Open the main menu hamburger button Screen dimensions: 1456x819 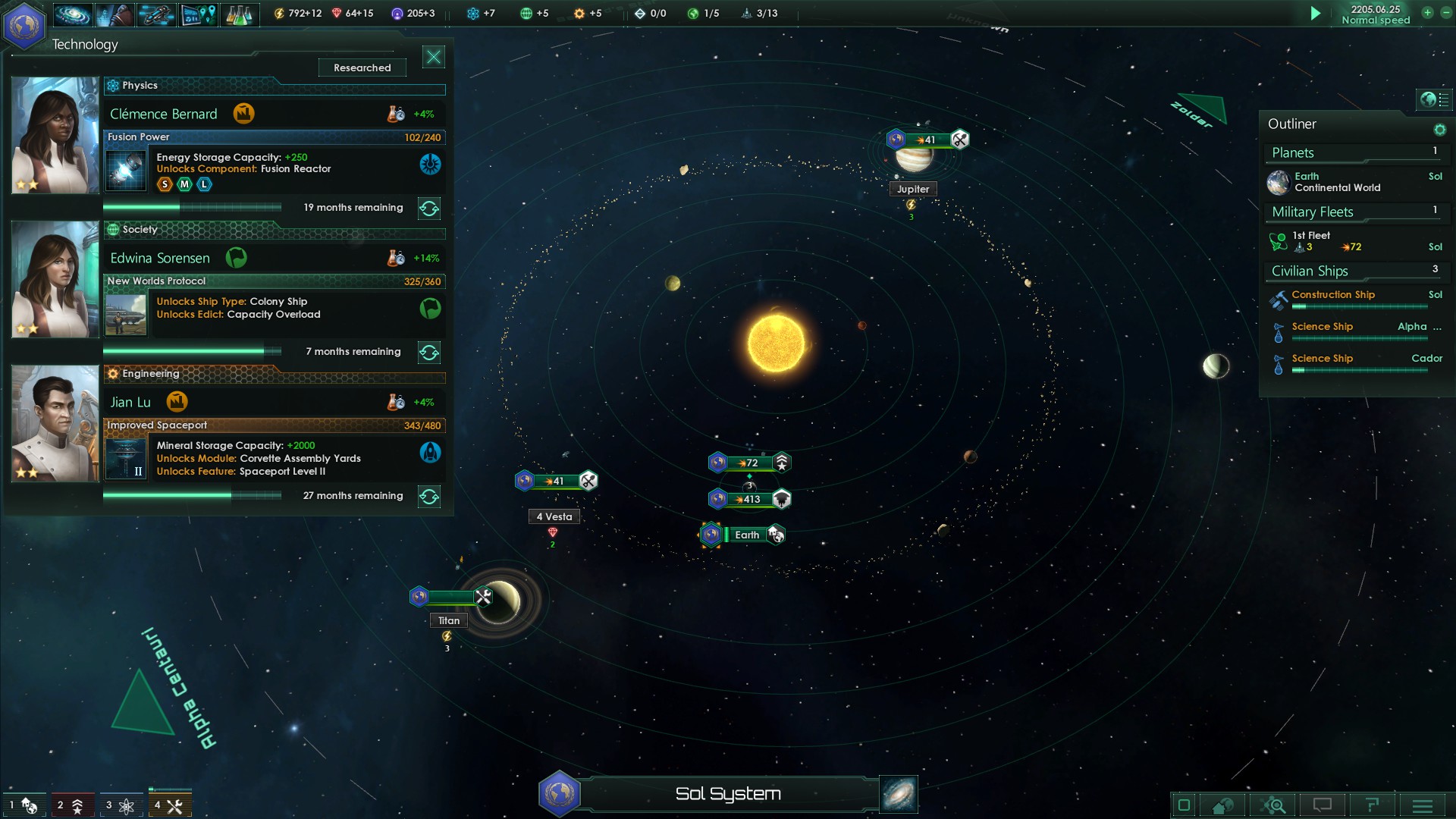[1423, 805]
